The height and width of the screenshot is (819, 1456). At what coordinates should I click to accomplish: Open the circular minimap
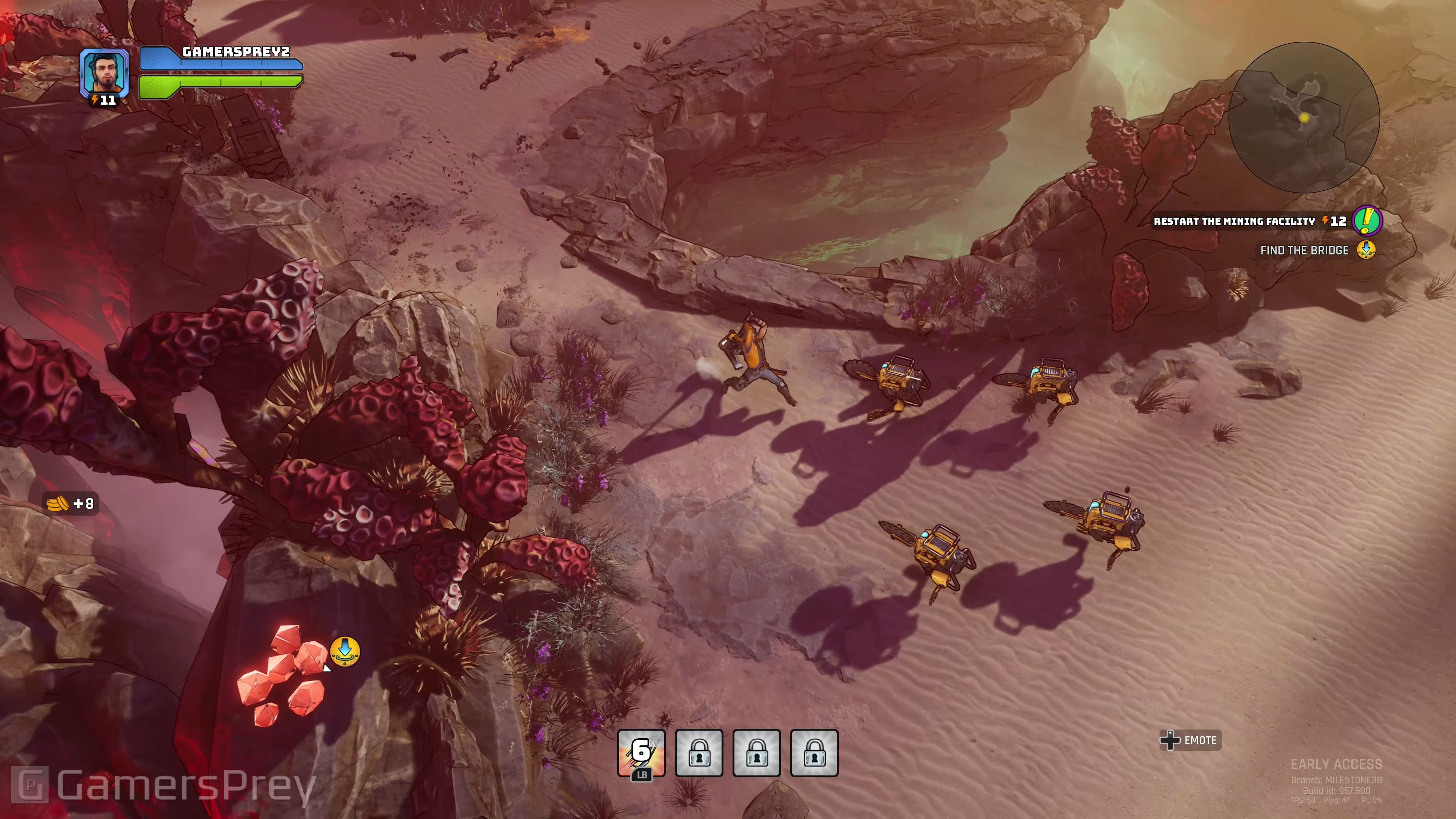1304,118
